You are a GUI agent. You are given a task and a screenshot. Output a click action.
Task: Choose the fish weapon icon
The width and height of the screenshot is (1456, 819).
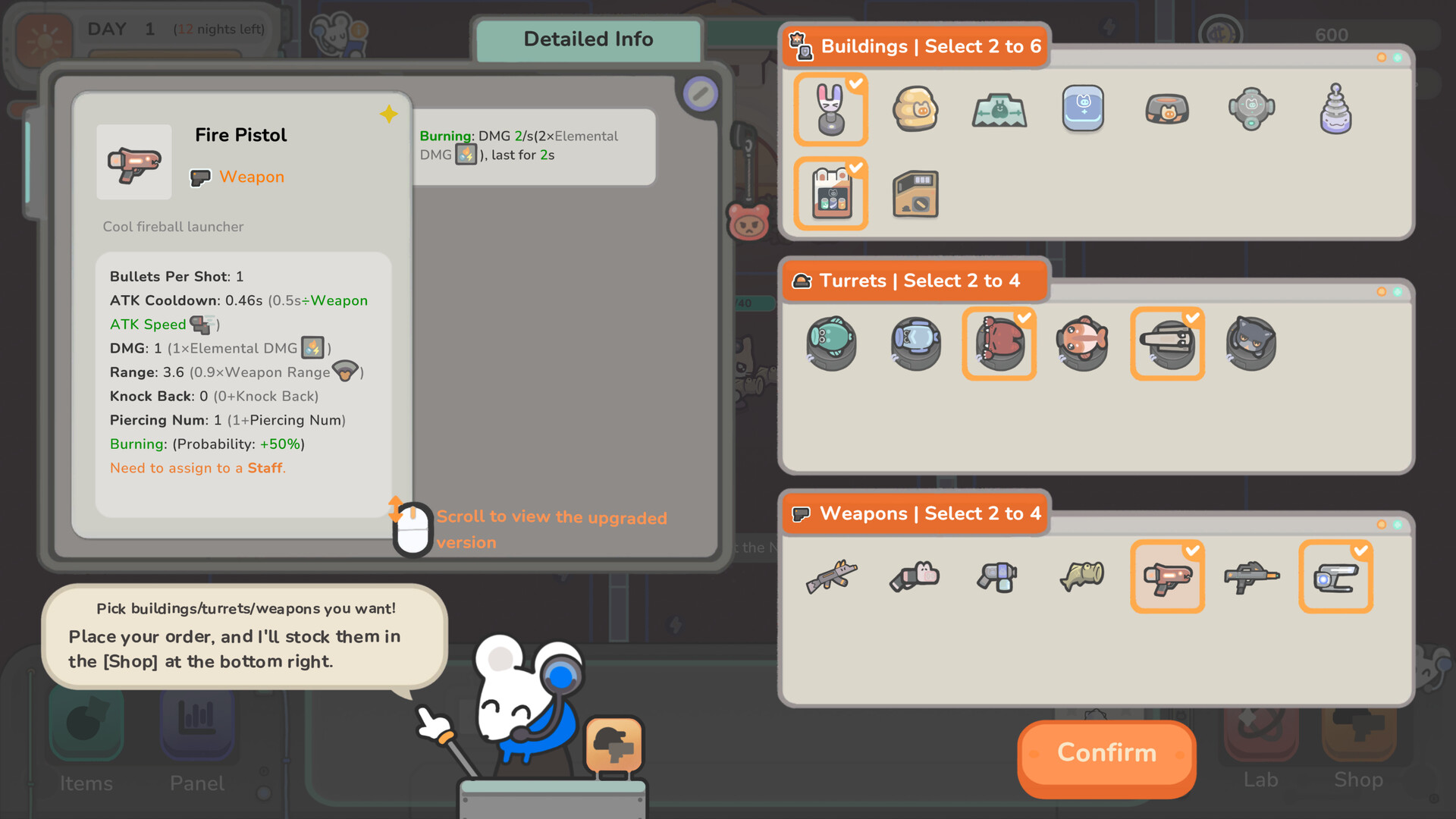pos(1082,576)
